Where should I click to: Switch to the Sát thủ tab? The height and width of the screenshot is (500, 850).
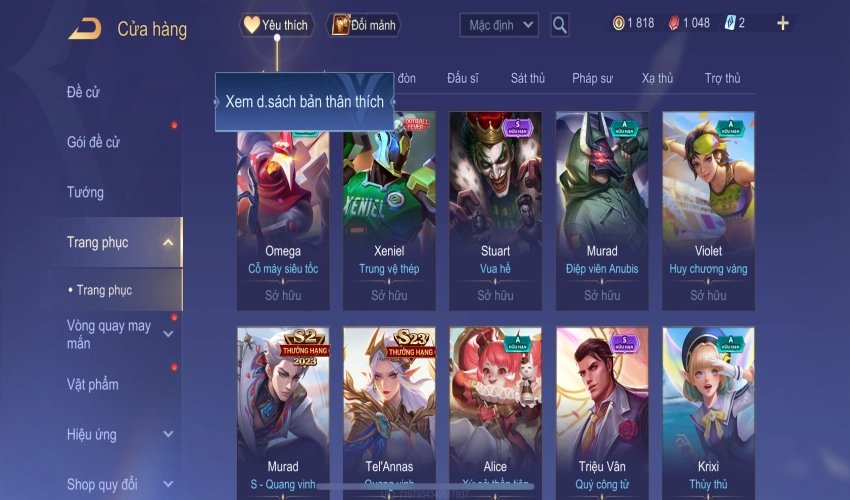[x=527, y=78]
